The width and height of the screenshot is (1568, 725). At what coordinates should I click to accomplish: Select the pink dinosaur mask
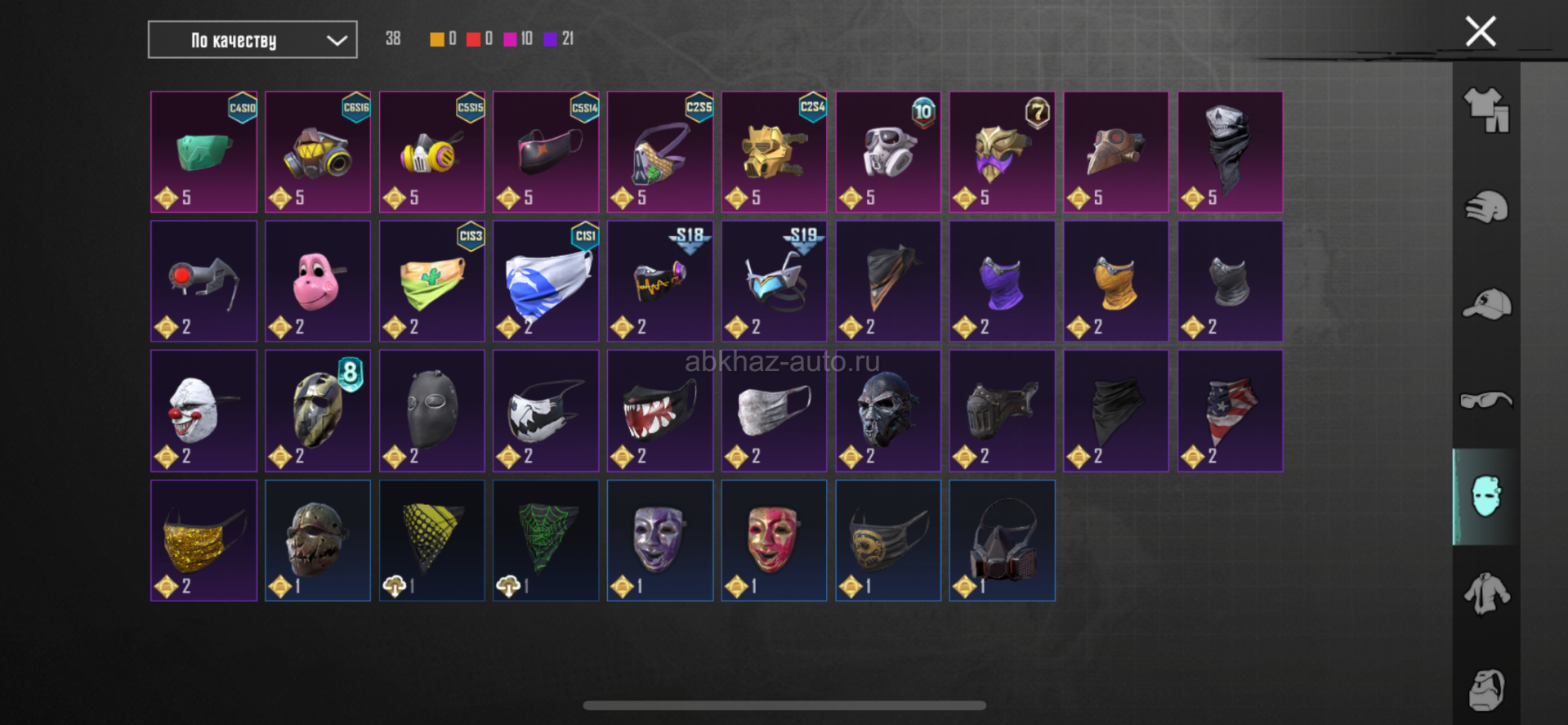pos(318,281)
